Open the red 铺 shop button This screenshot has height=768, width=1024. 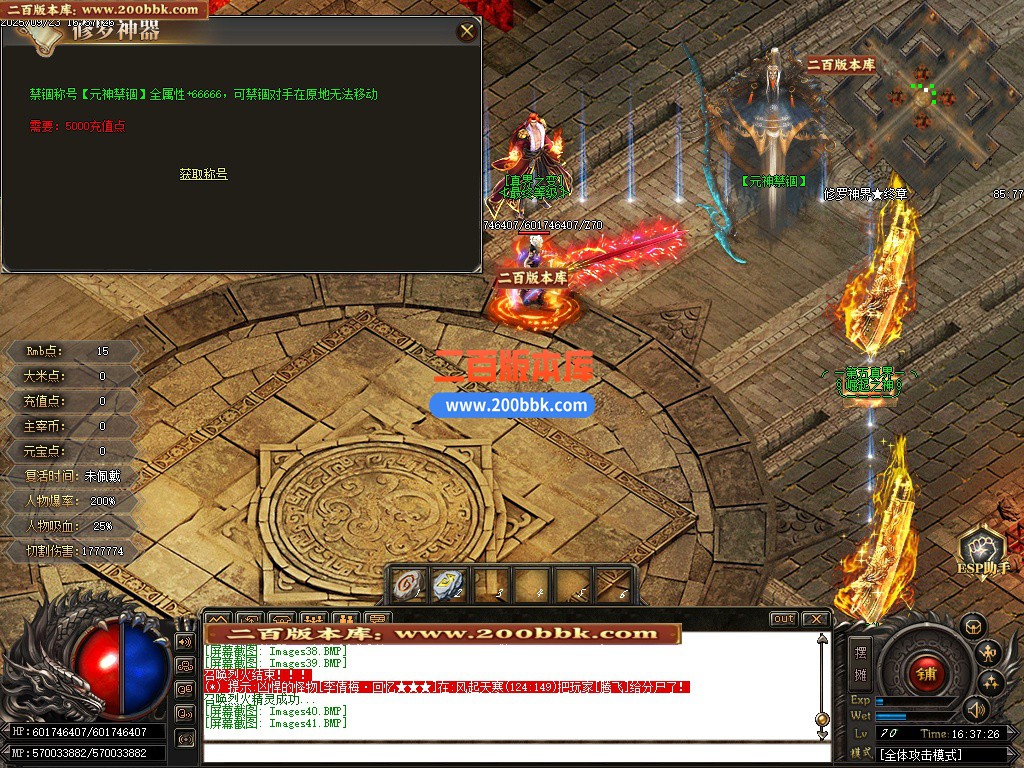coord(926,673)
